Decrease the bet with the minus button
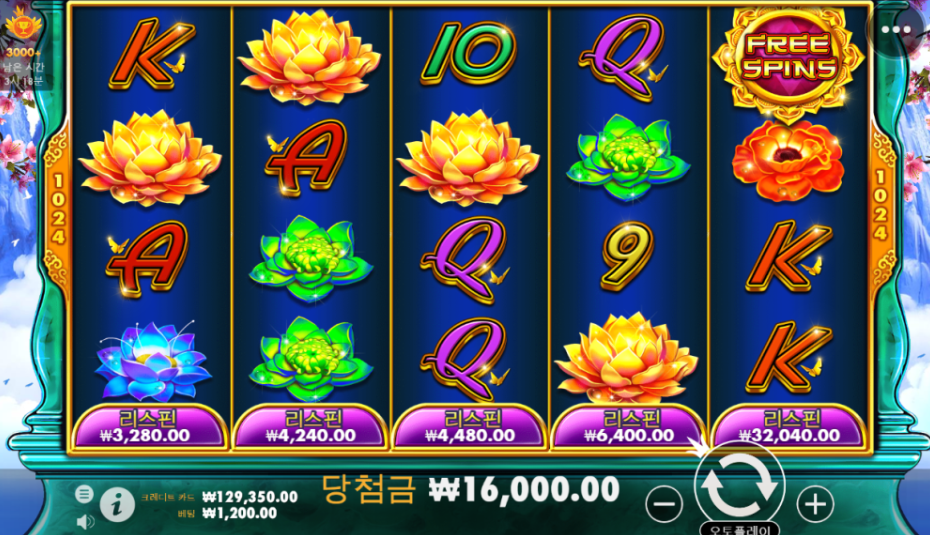This screenshot has height=535, width=930. (664, 503)
